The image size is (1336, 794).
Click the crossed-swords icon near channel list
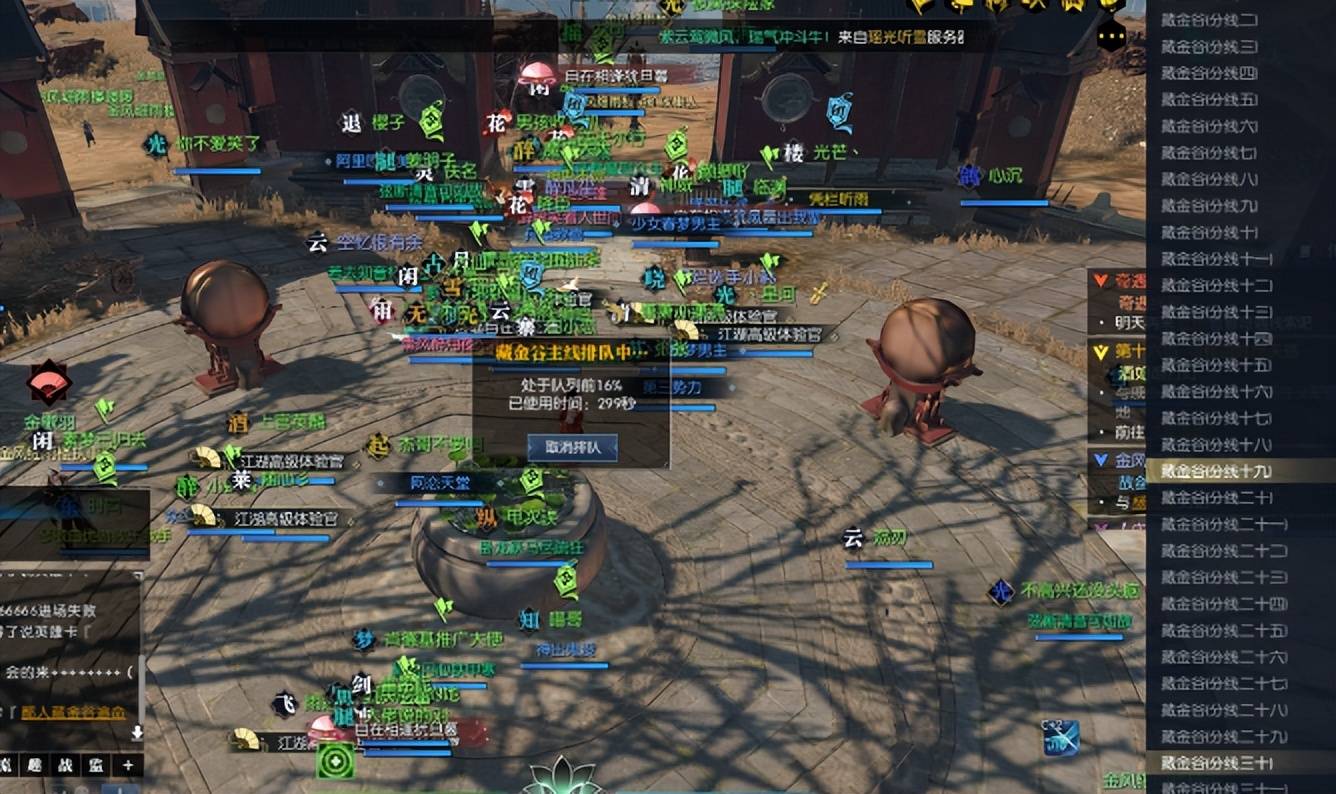point(1060,738)
